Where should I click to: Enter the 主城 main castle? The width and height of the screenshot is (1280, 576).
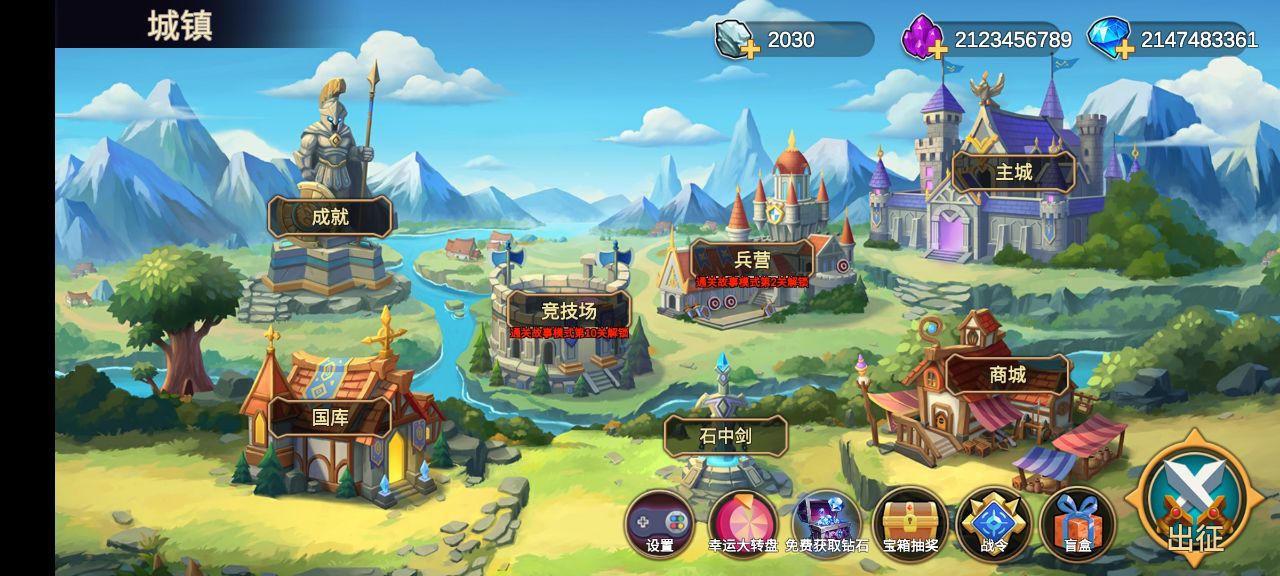[1013, 172]
